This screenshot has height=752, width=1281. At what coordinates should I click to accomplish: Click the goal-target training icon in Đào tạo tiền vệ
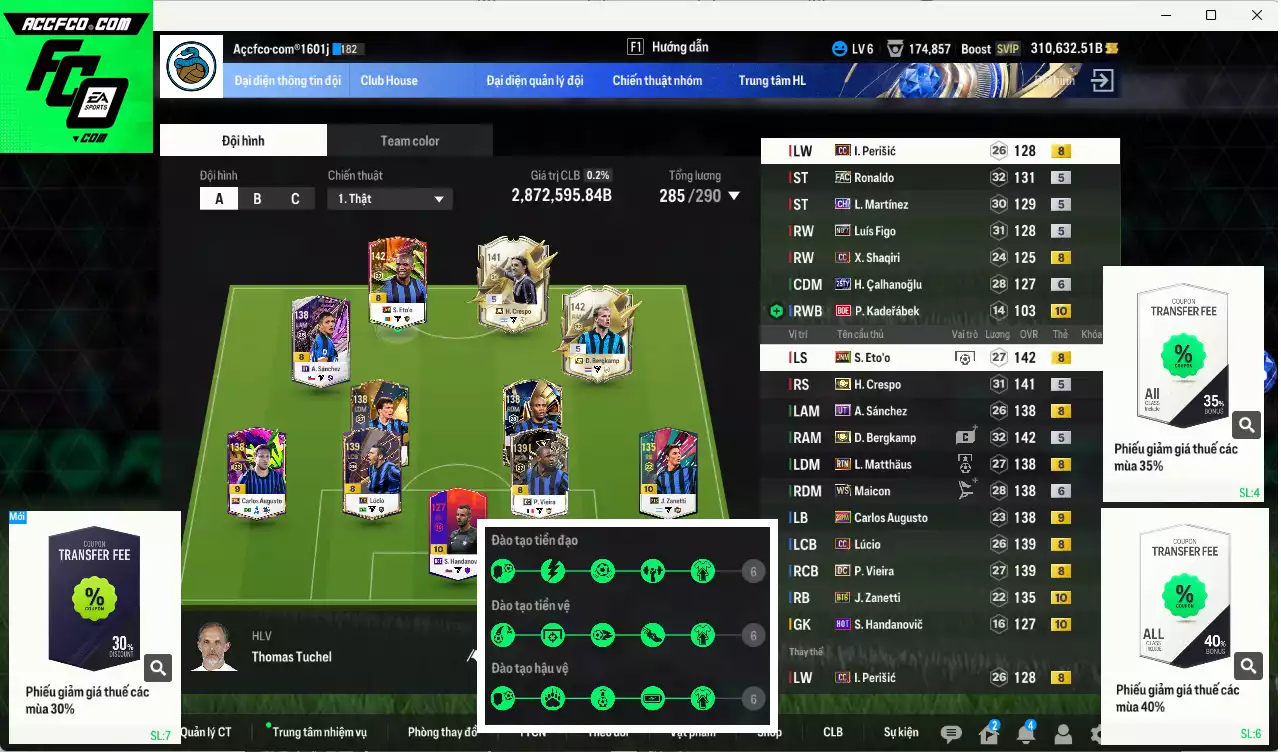tap(551, 634)
